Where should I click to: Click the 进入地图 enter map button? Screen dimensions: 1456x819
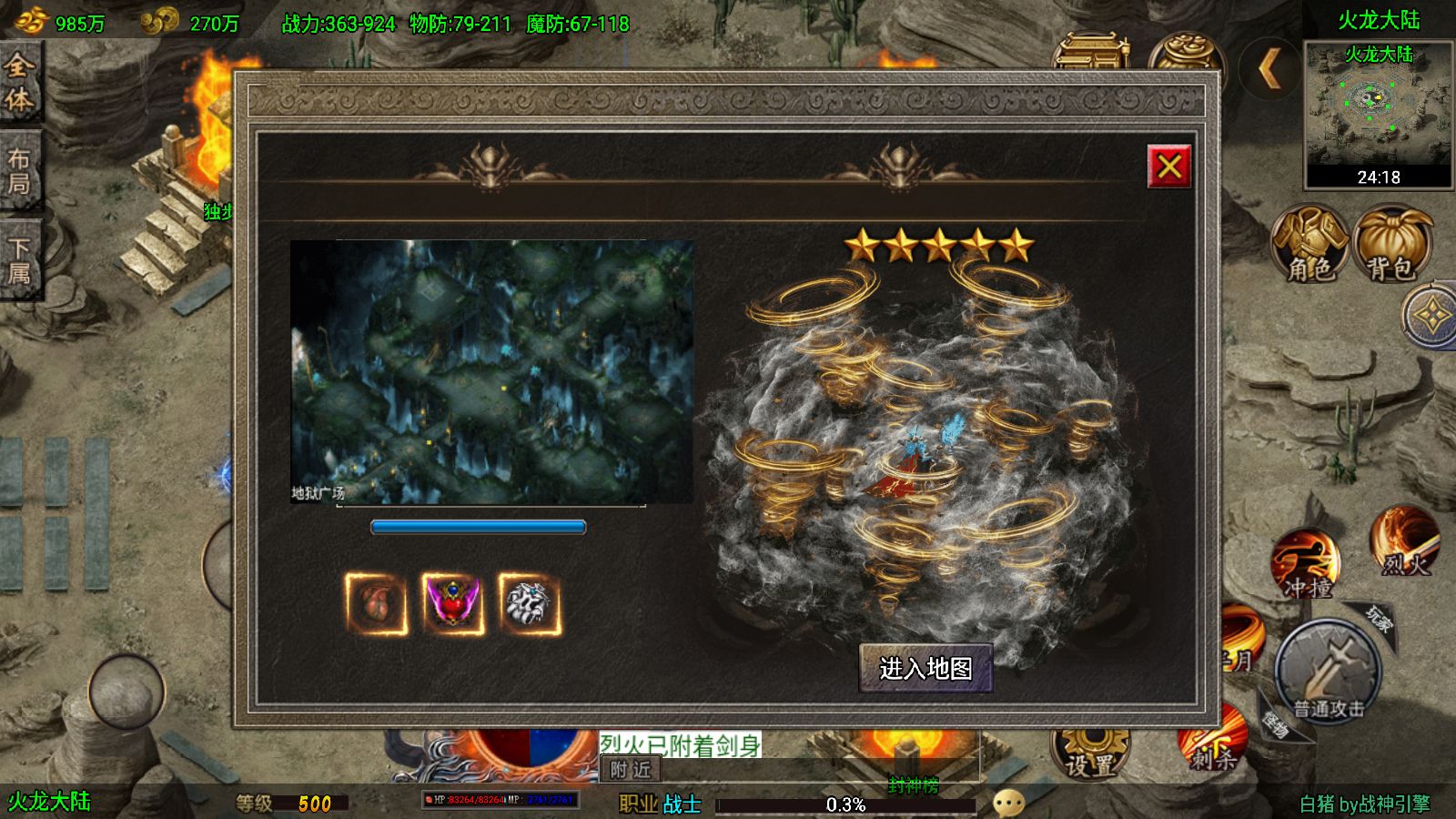coord(925,669)
